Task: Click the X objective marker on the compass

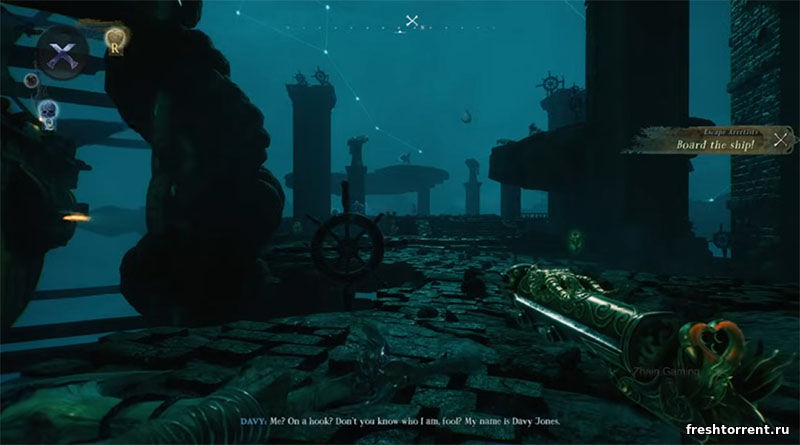Action: 412,20
